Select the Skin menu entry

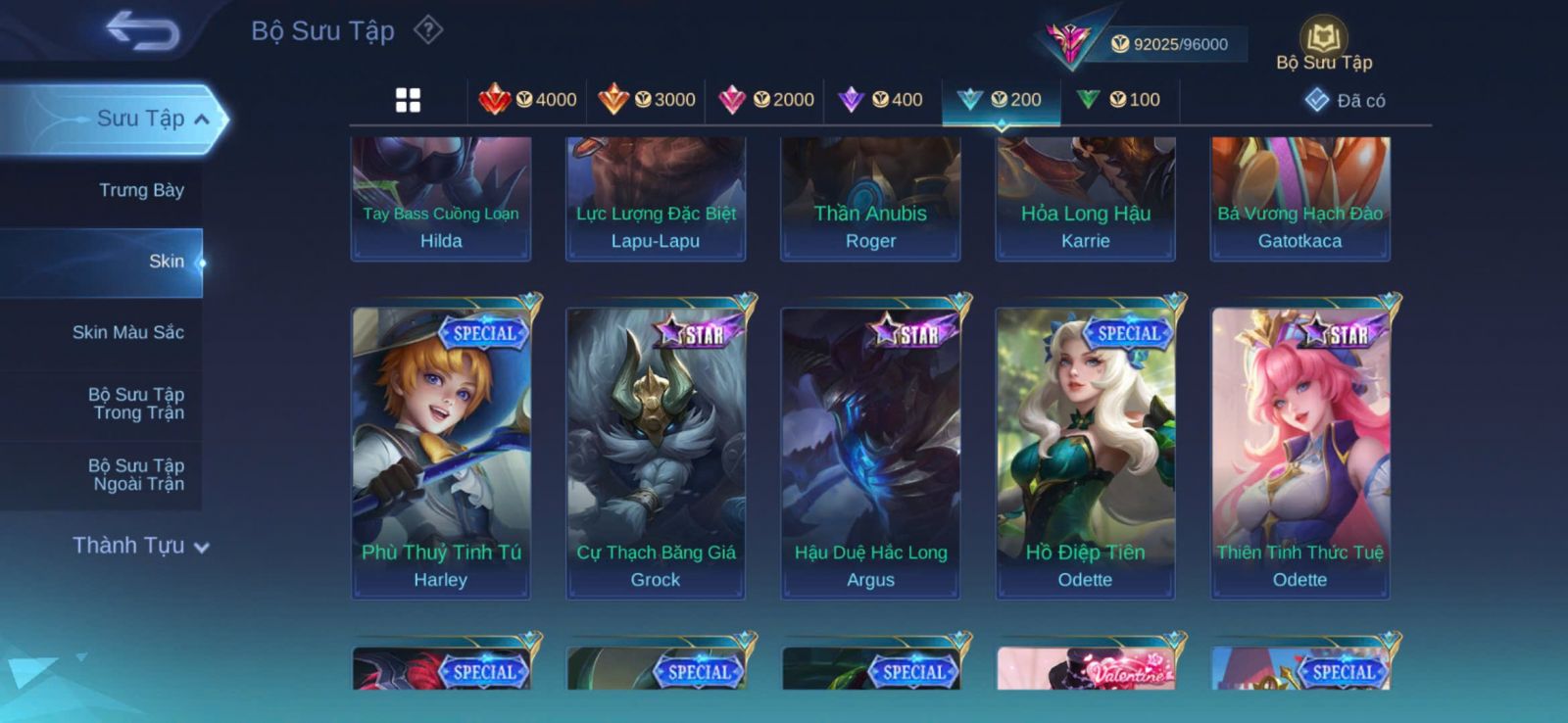[x=165, y=262]
